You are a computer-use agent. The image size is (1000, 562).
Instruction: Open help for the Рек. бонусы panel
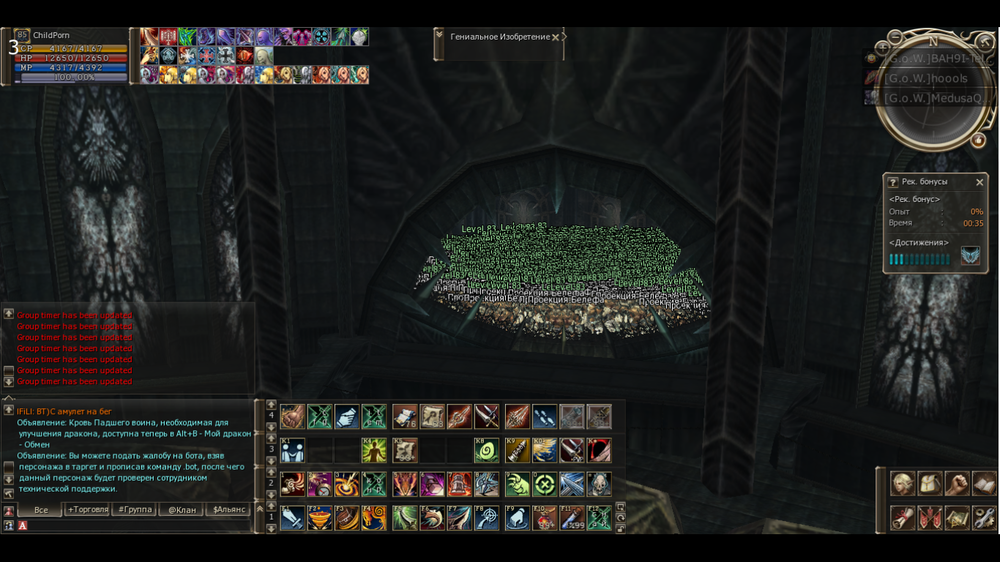[x=893, y=182]
